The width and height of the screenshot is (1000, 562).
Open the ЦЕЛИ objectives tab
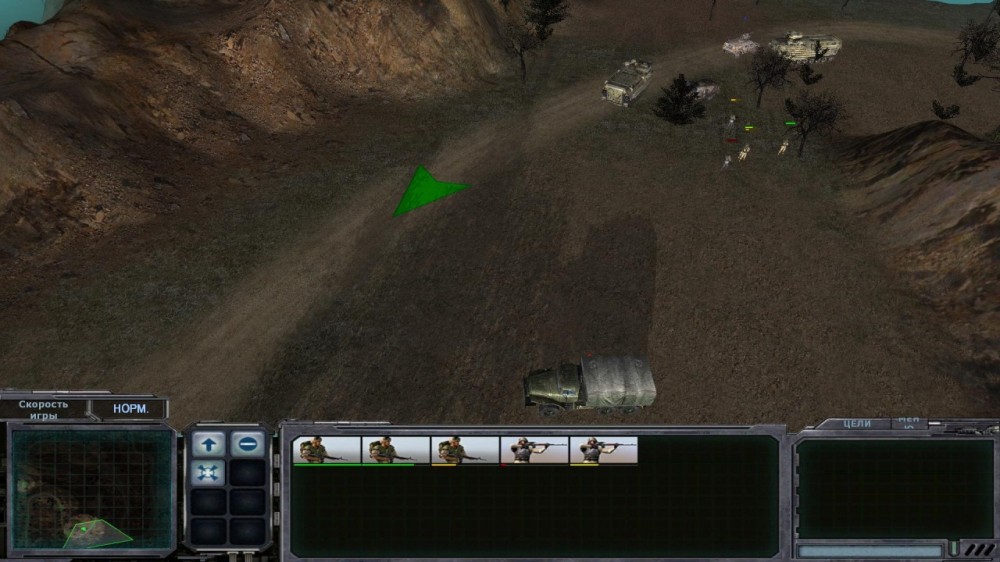pyautogui.click(x=857, y=424)
